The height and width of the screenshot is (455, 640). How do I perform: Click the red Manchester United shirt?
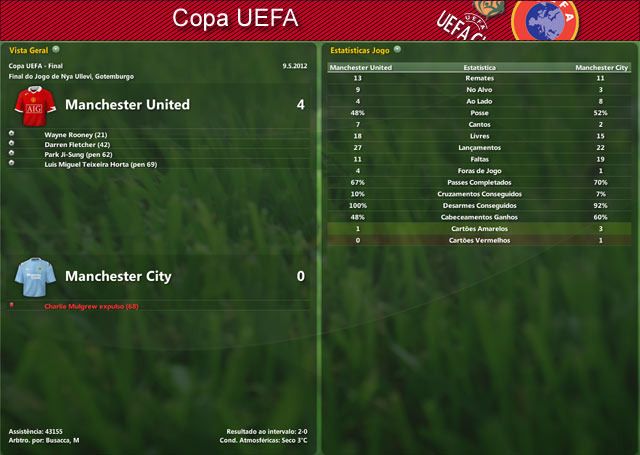pyautogui.click(x=34, y=103)
